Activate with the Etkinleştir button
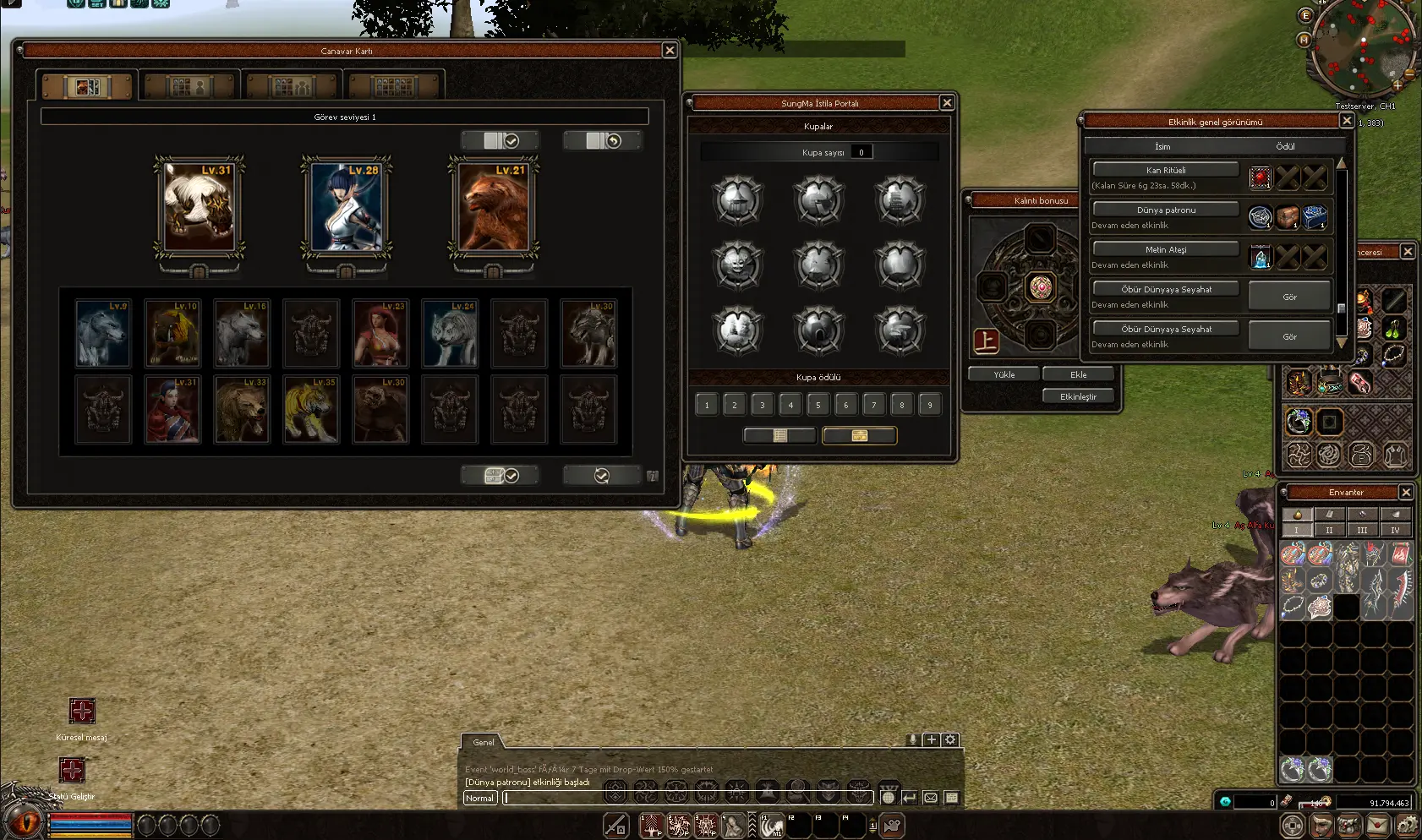The width and height of the screenshot is (1422, 840). (x=1078, y=396)
